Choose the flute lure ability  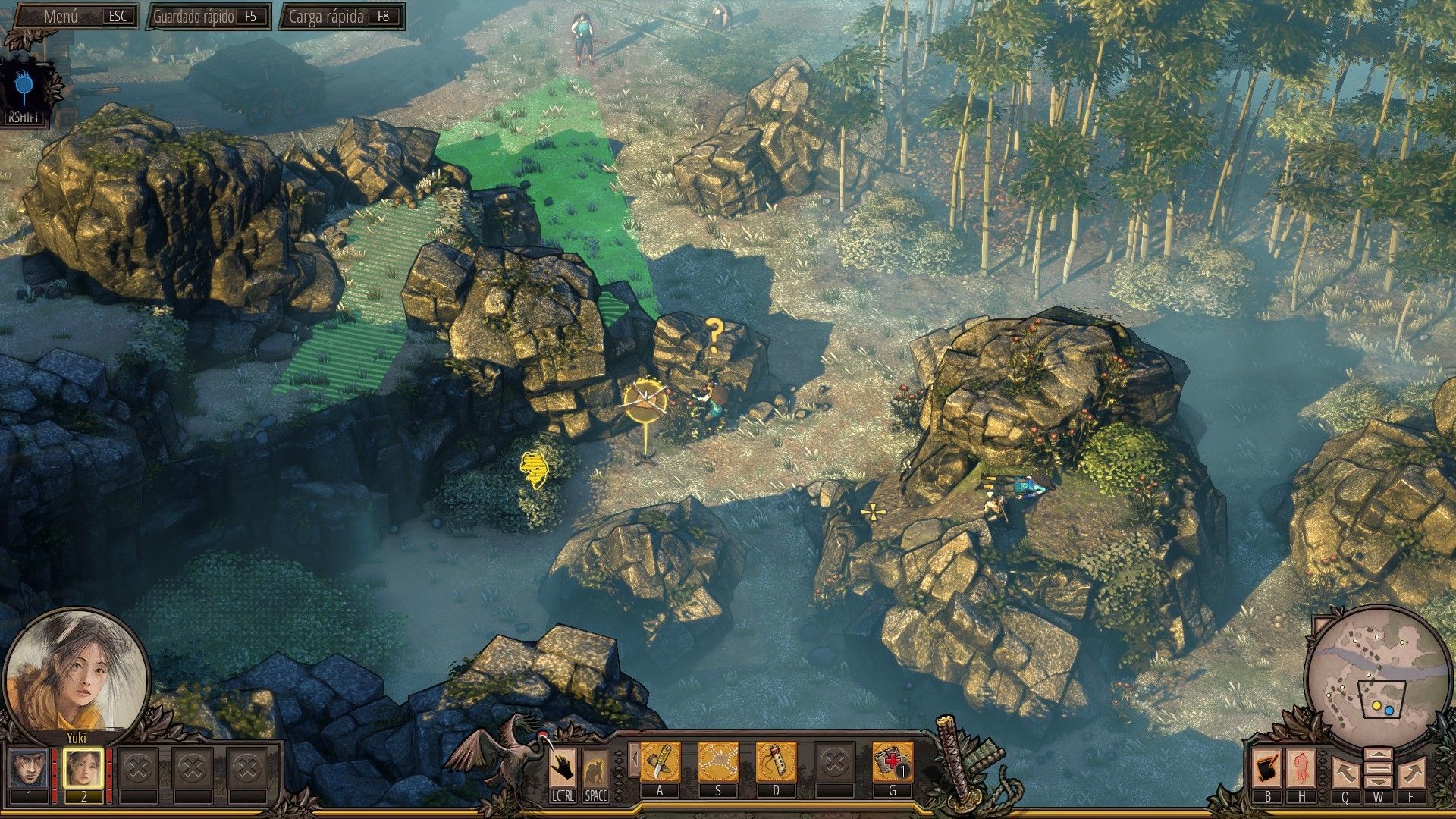[x=776, y=761]
